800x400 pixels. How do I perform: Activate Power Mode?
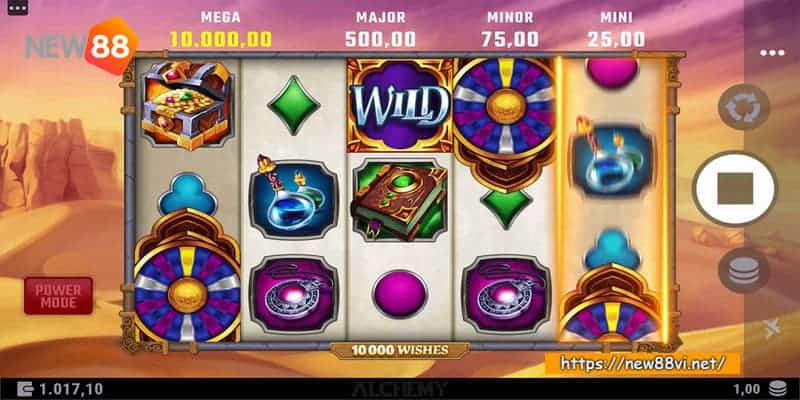[58, 295]
